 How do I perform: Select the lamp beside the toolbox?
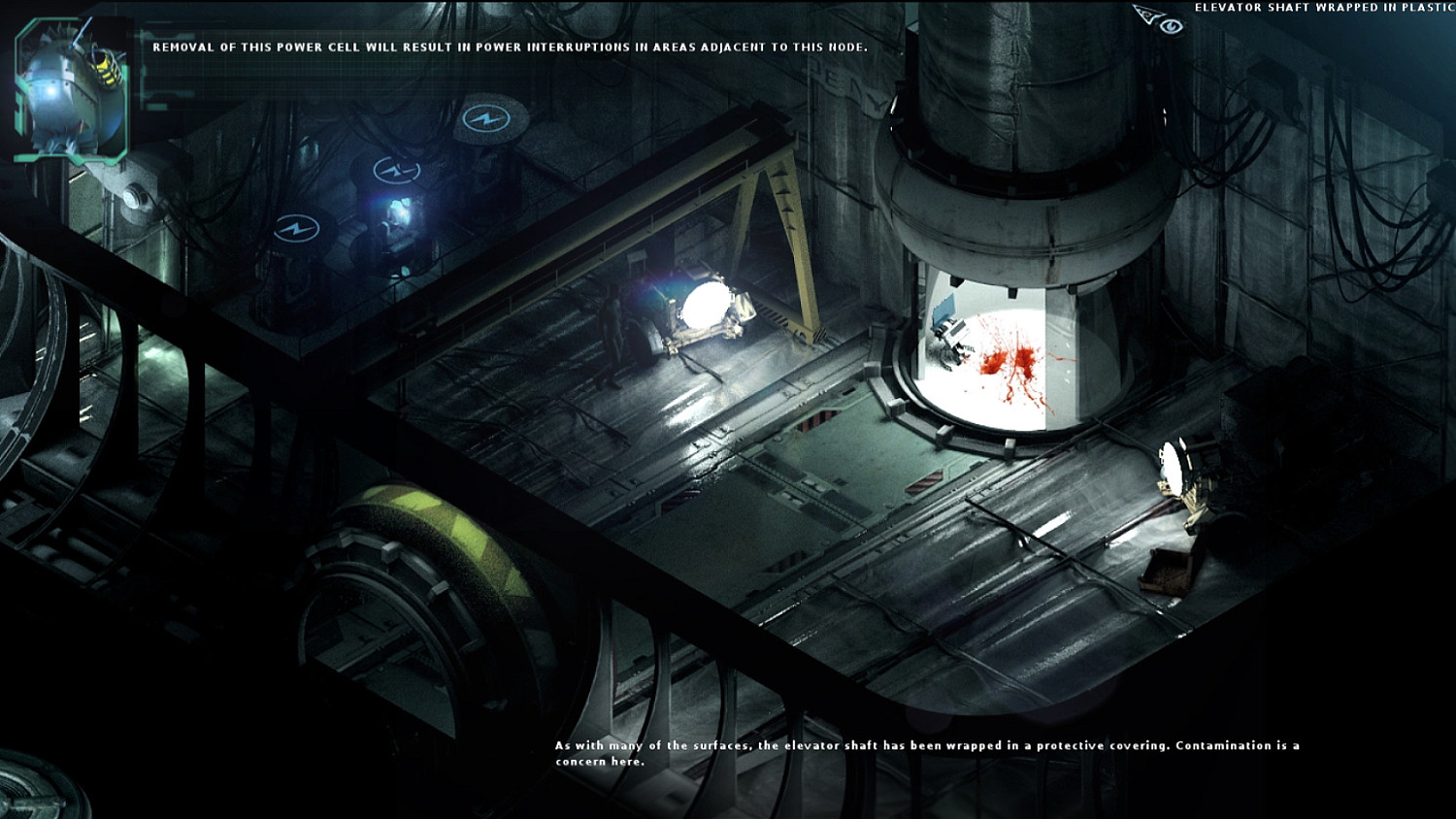click(1172, 466)
